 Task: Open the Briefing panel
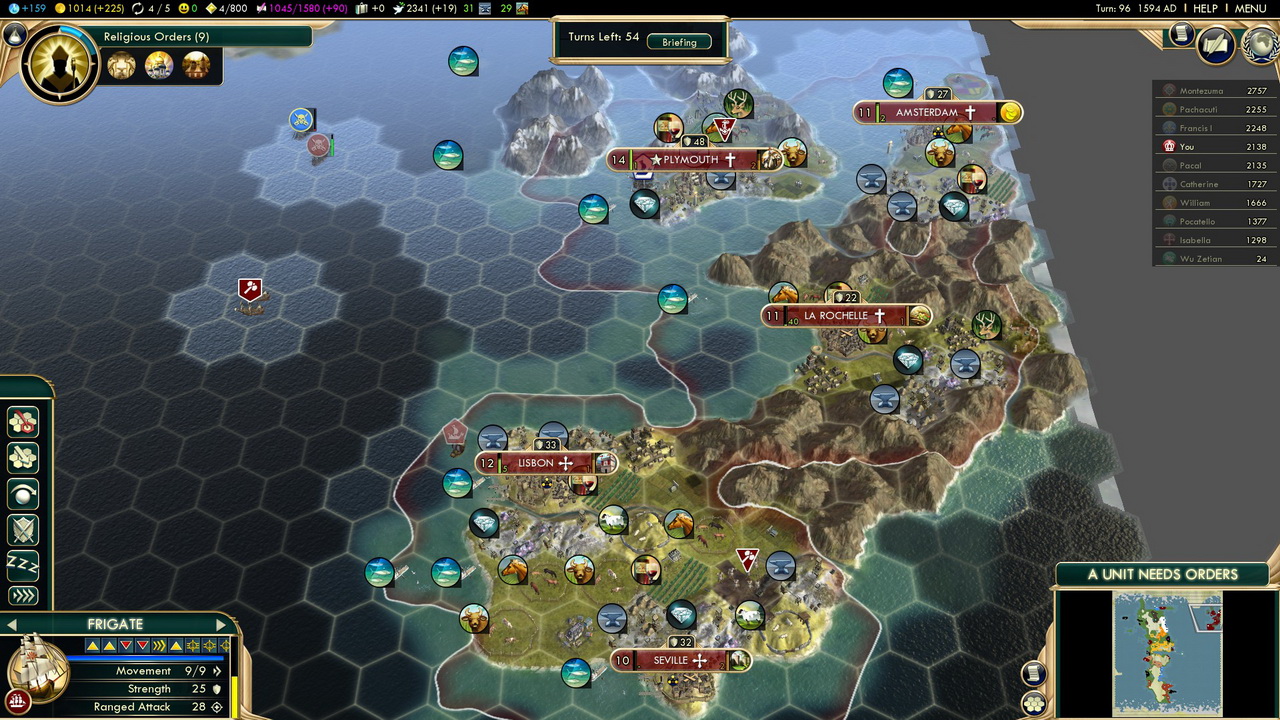(x=679, y=42)
